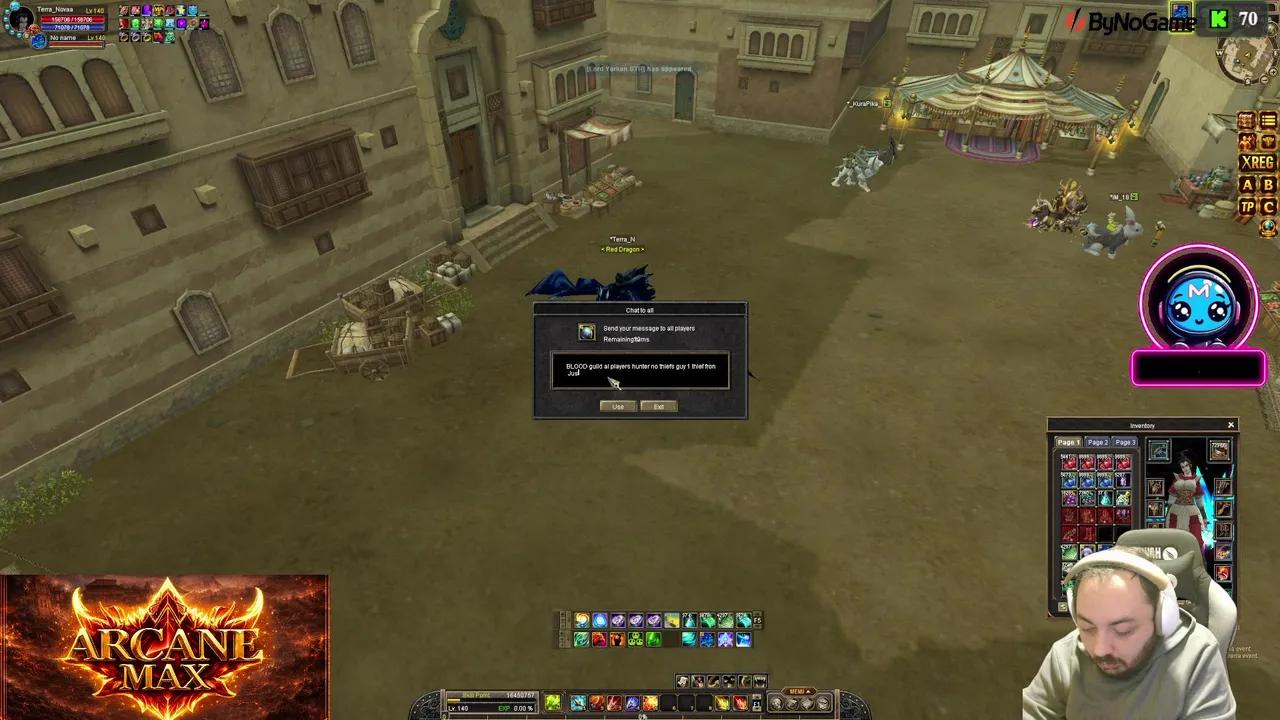
Task: Click the B quickslot icon on the sidebar
Action: 1268,184
